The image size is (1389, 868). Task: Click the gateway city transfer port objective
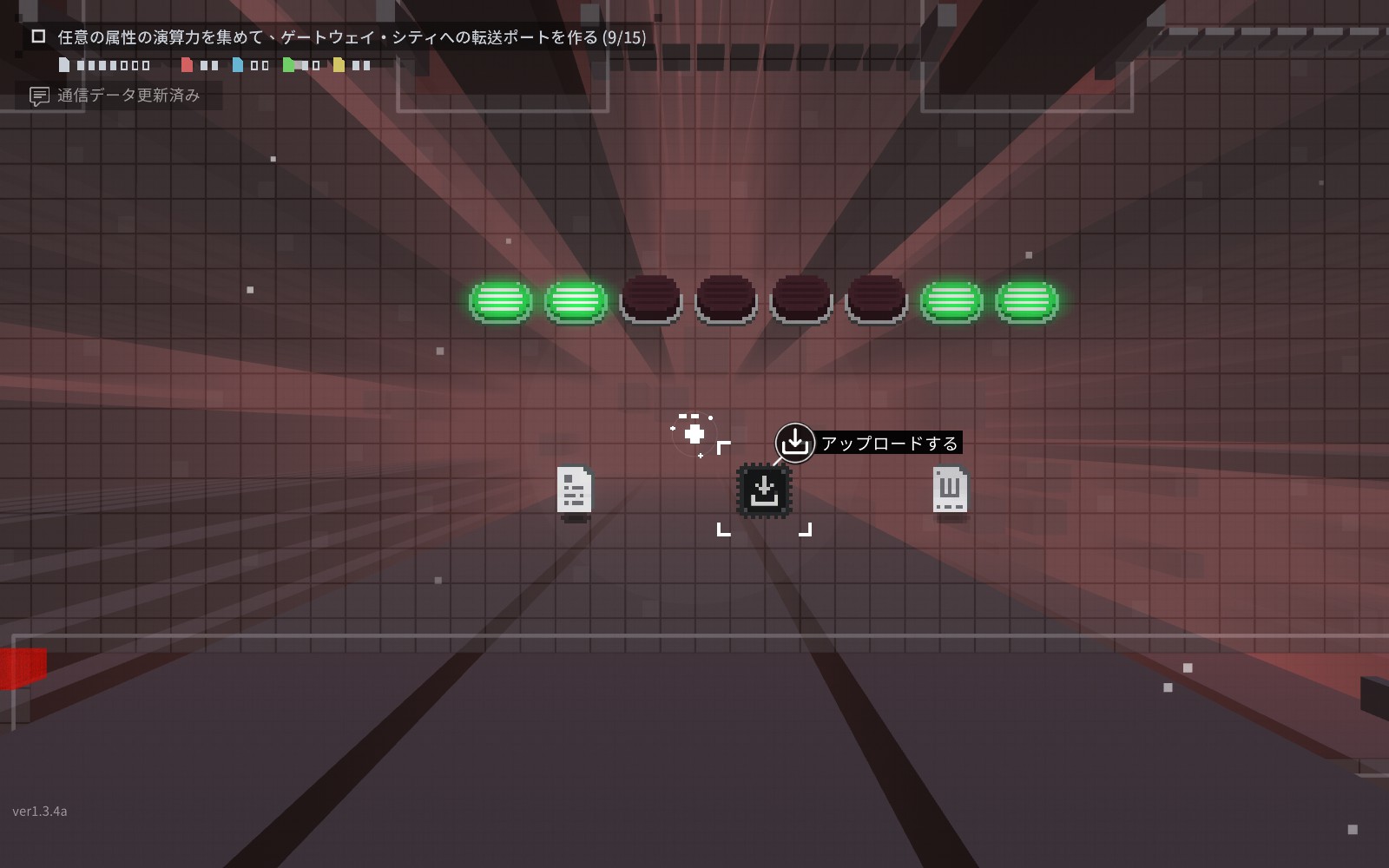tap(351, 37)
